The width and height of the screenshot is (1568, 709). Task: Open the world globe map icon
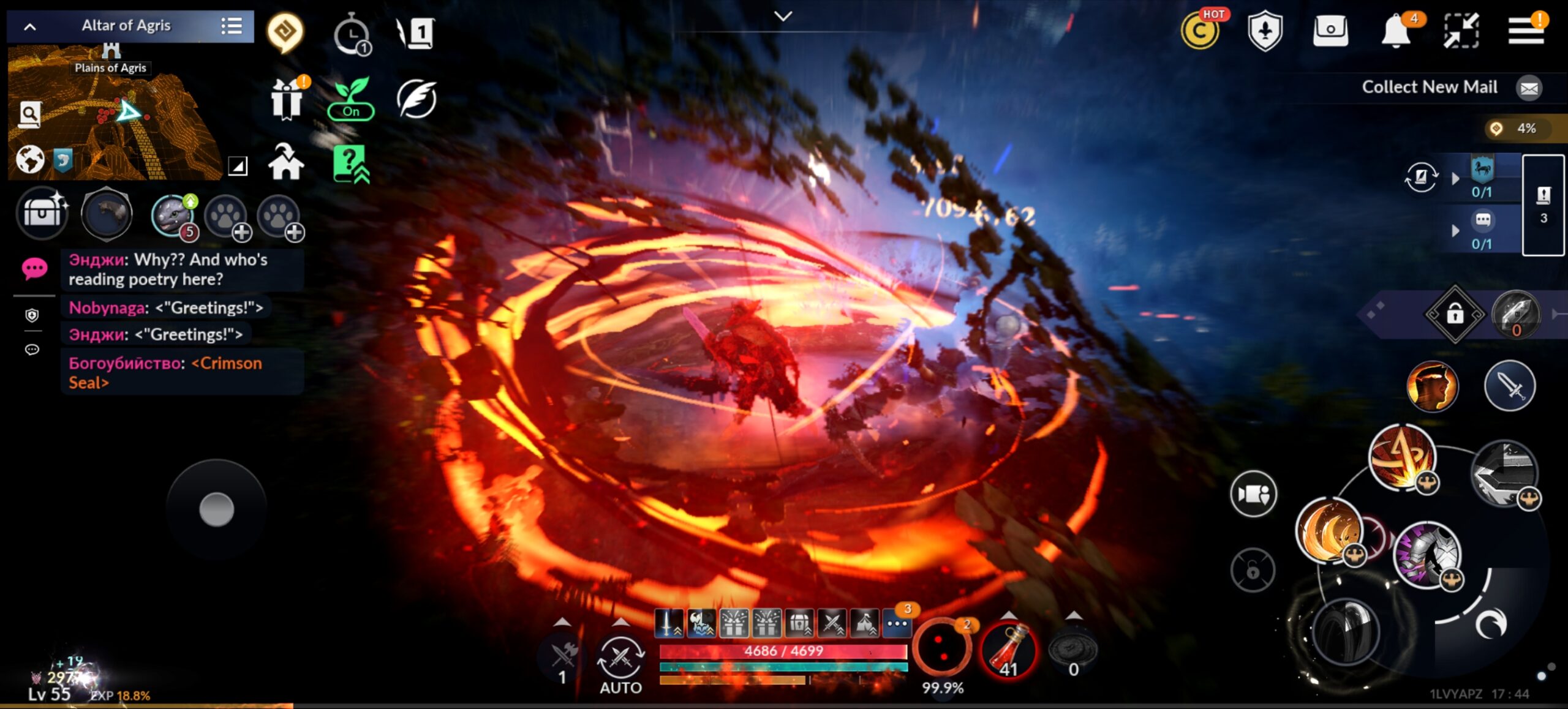pos(30,160)
